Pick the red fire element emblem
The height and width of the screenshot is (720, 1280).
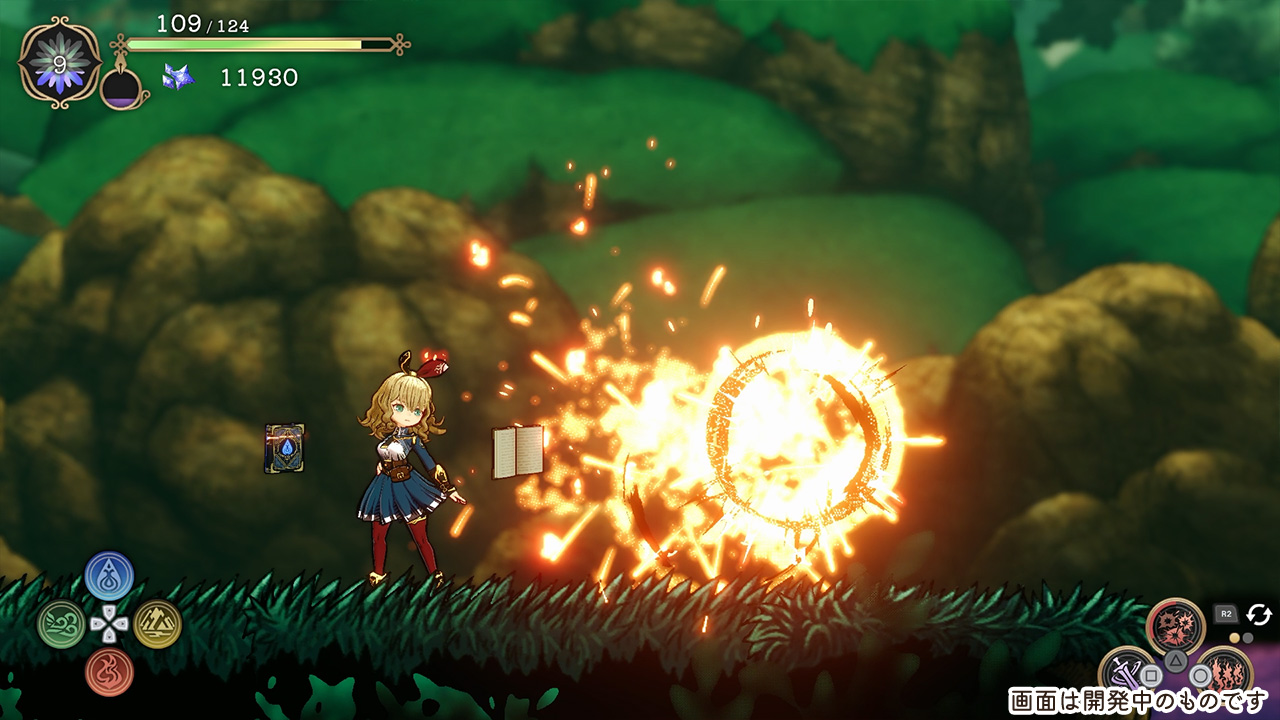click(109, 672)
